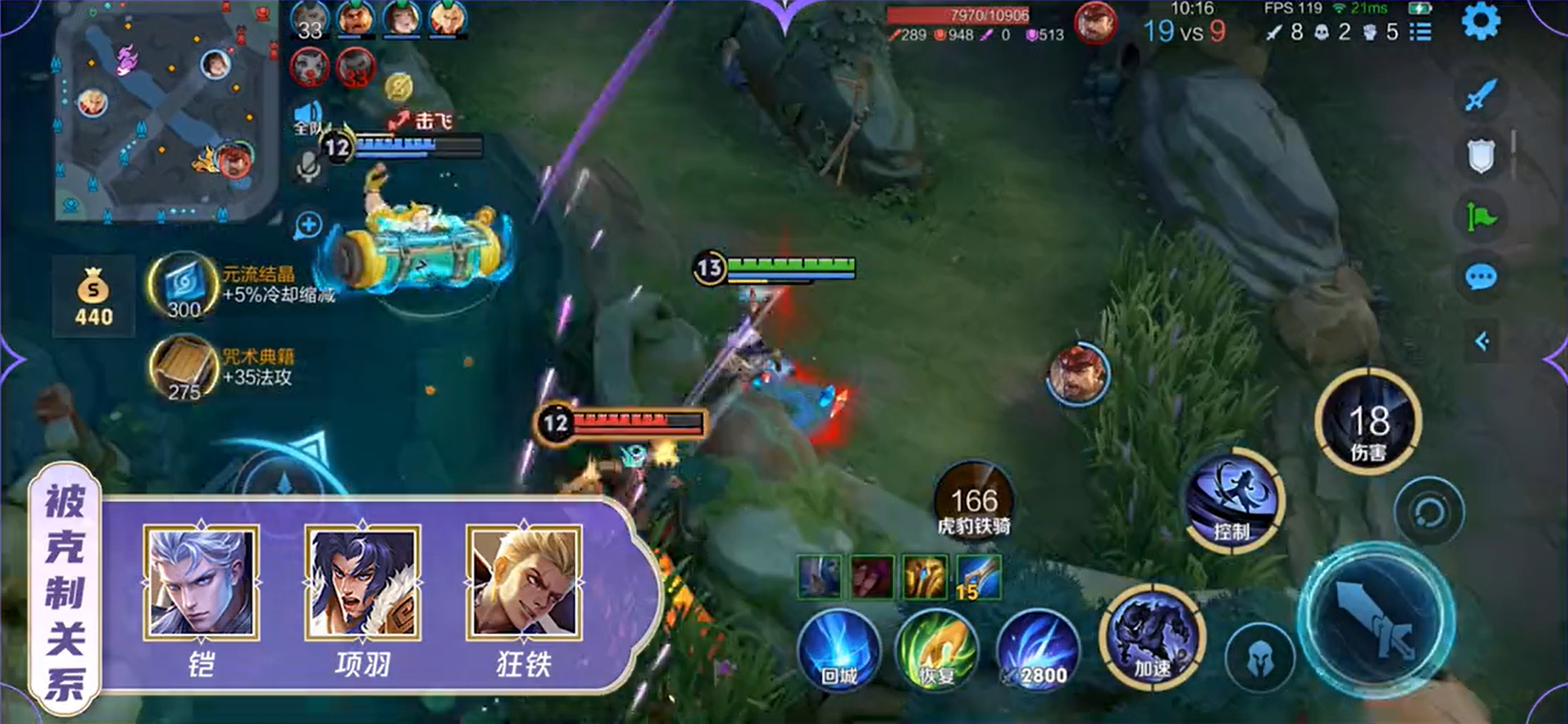The width and height of the screenshot is (1568, 724).
Task: Tap the shield signal button
Action: 1481,156
